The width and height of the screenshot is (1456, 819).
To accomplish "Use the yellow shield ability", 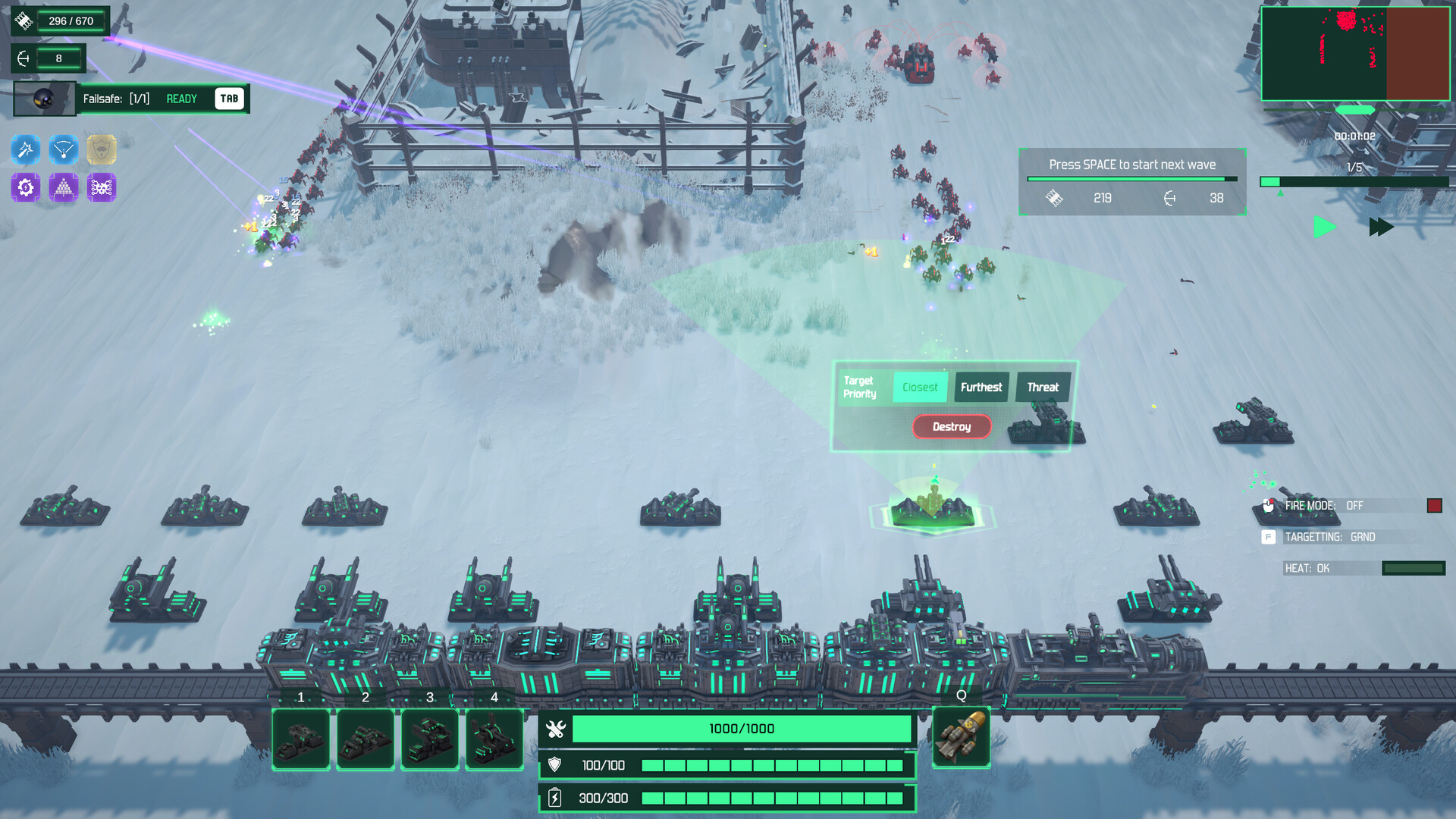I will [x=102, y=149].
